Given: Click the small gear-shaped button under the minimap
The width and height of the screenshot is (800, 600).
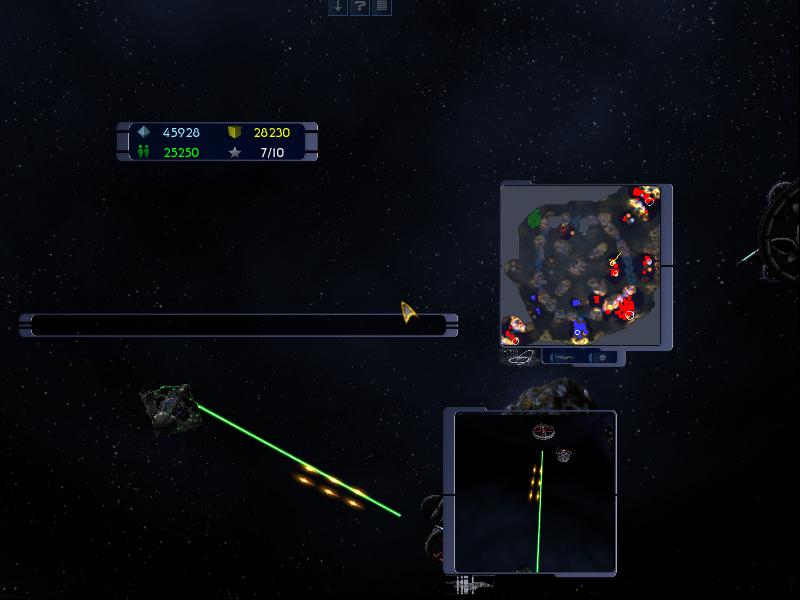Looking at the screenshot, I should 603,357.
